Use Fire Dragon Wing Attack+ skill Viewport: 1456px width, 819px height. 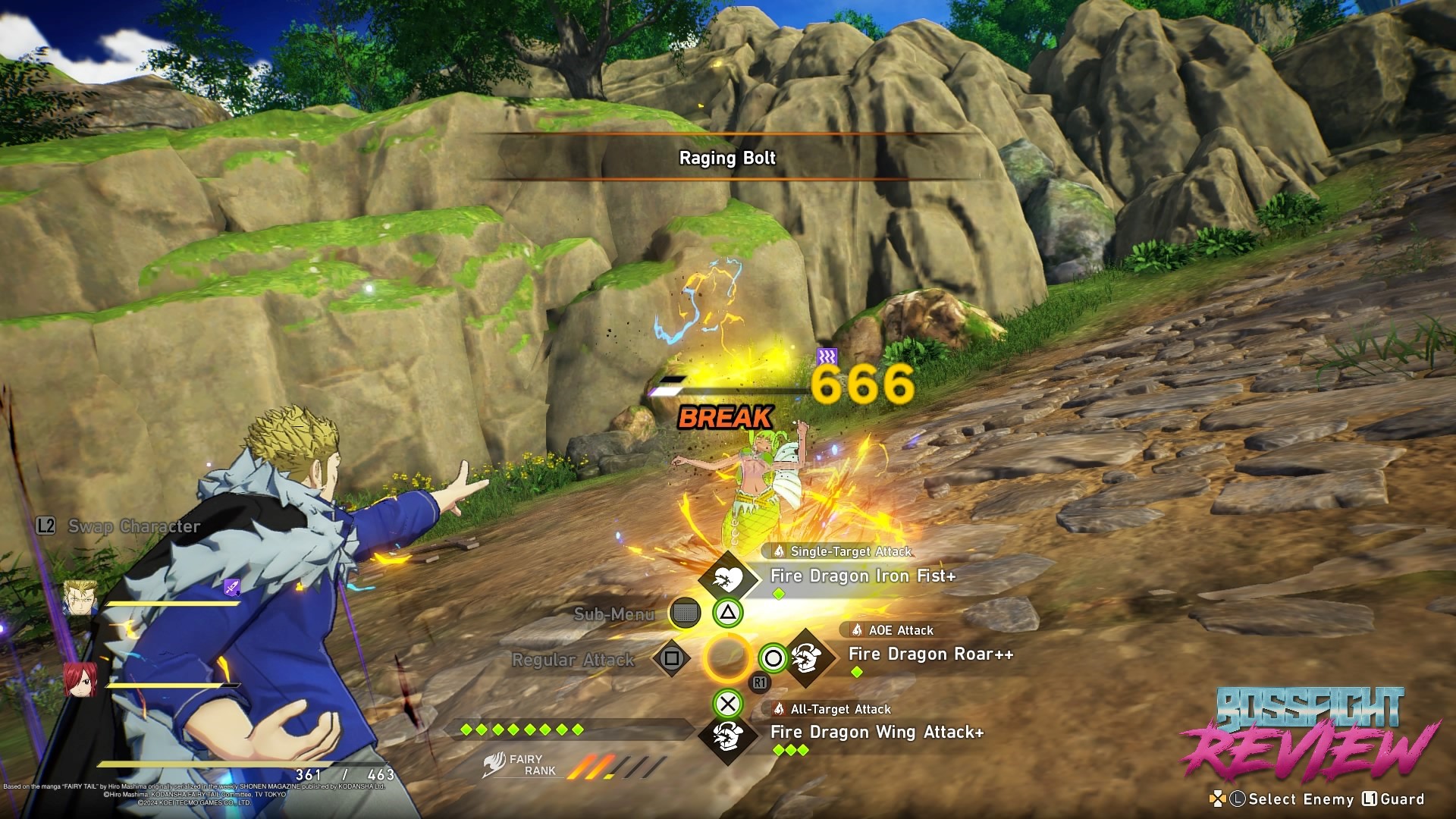click(x=877, y=733)
